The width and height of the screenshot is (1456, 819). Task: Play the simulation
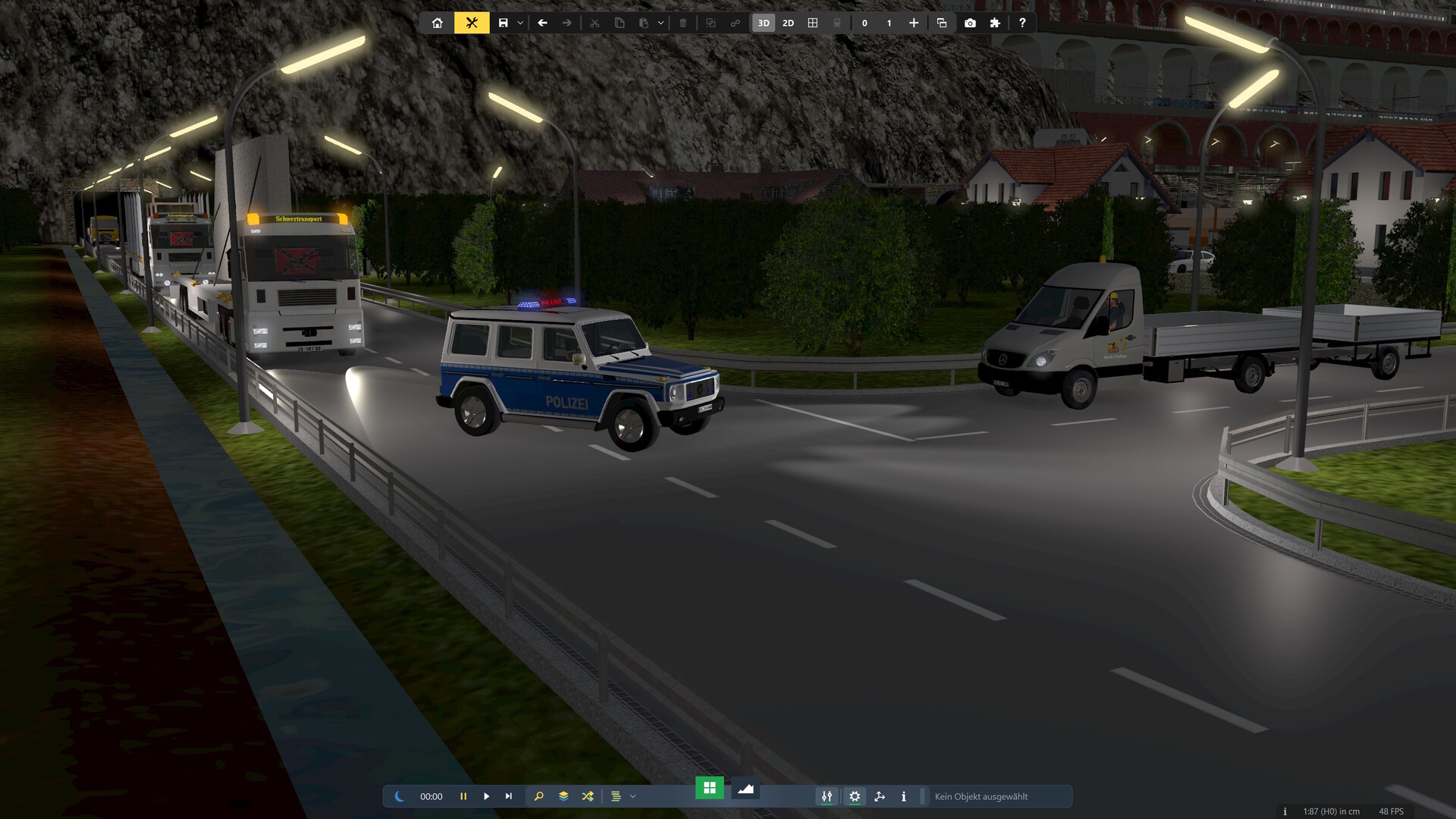[486, 796]
